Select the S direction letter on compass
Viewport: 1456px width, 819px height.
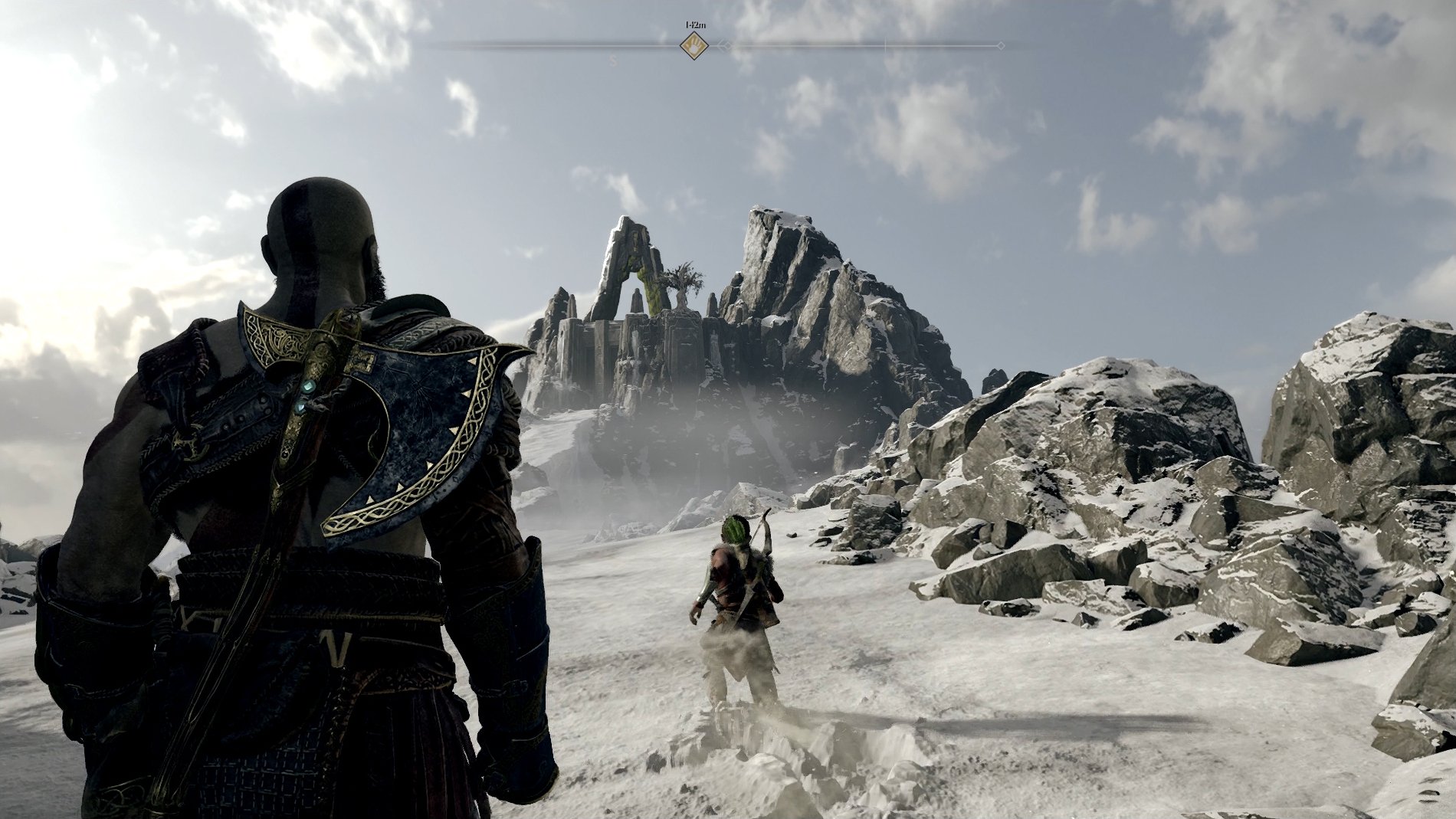pos(612,59)
